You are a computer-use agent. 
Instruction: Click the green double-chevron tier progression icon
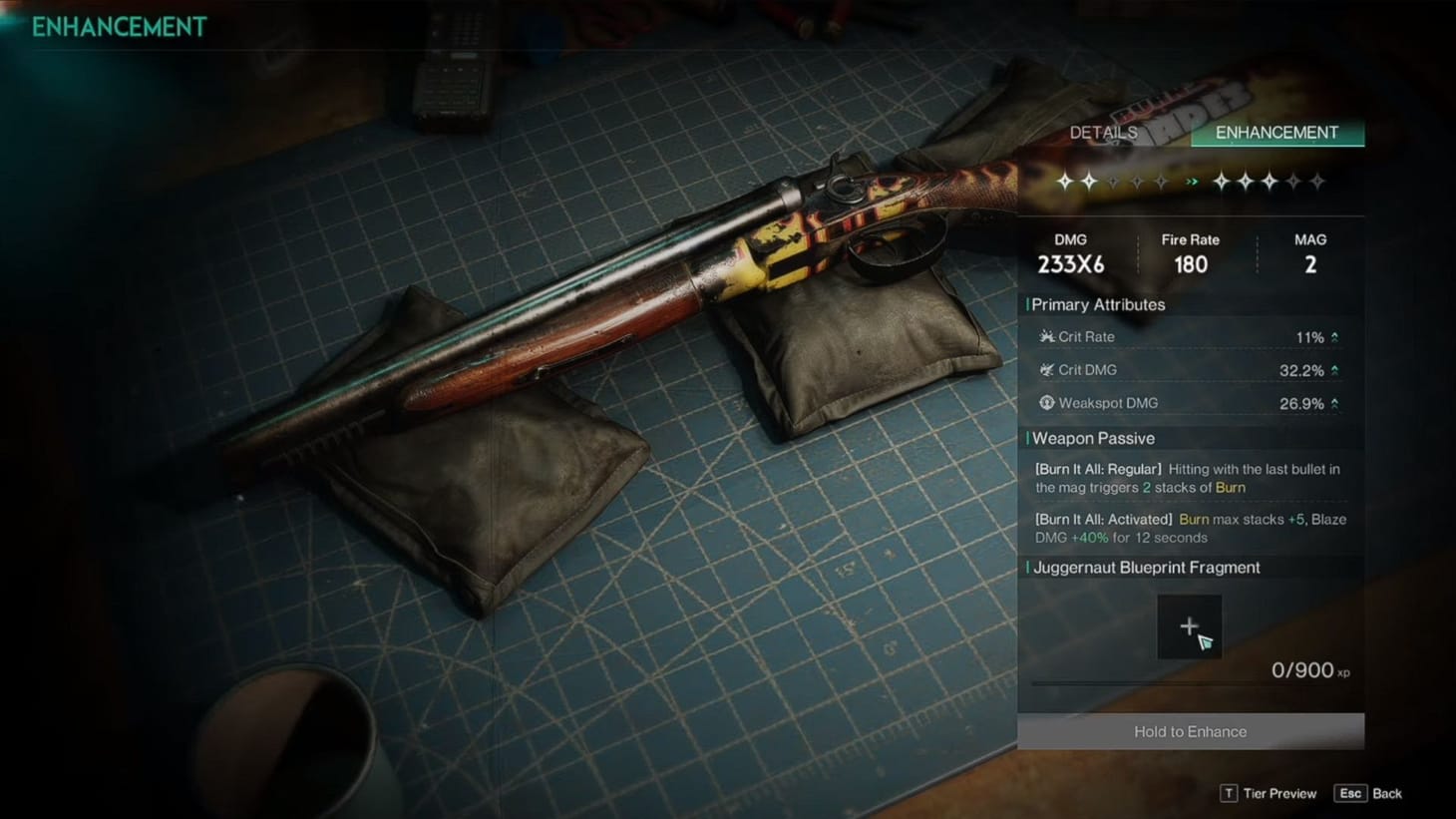click(x=1192, y=182)
